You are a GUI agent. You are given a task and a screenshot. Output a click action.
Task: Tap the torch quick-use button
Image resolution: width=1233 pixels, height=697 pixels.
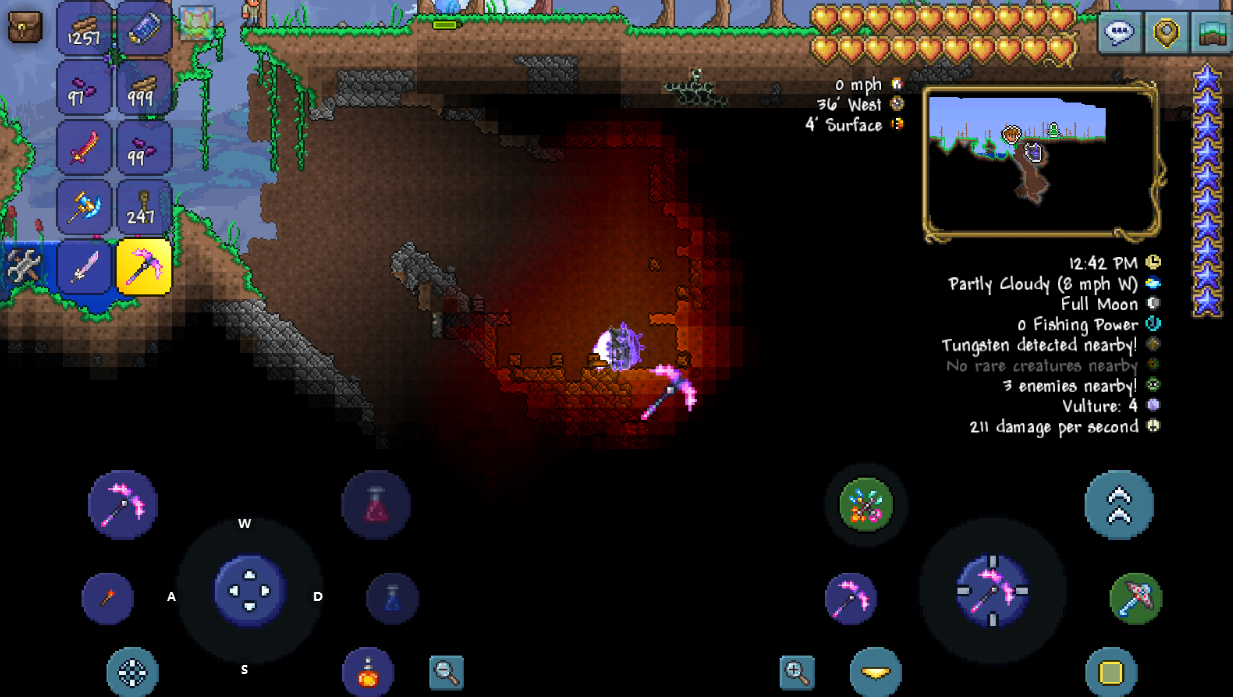[x=107, y=598]
